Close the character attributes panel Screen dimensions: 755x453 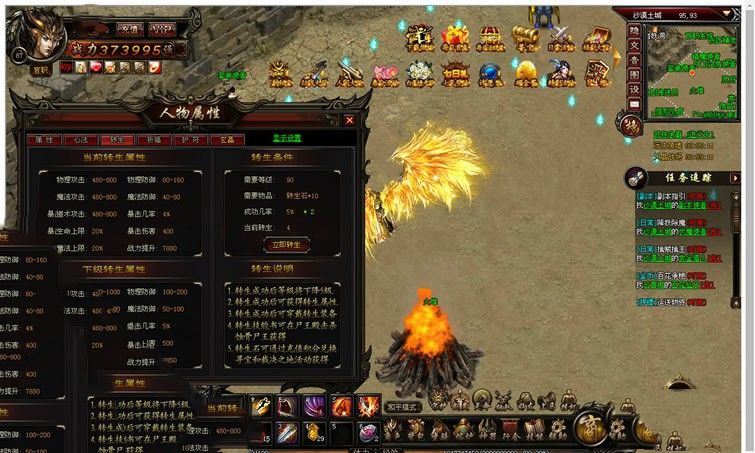[350, 120]
